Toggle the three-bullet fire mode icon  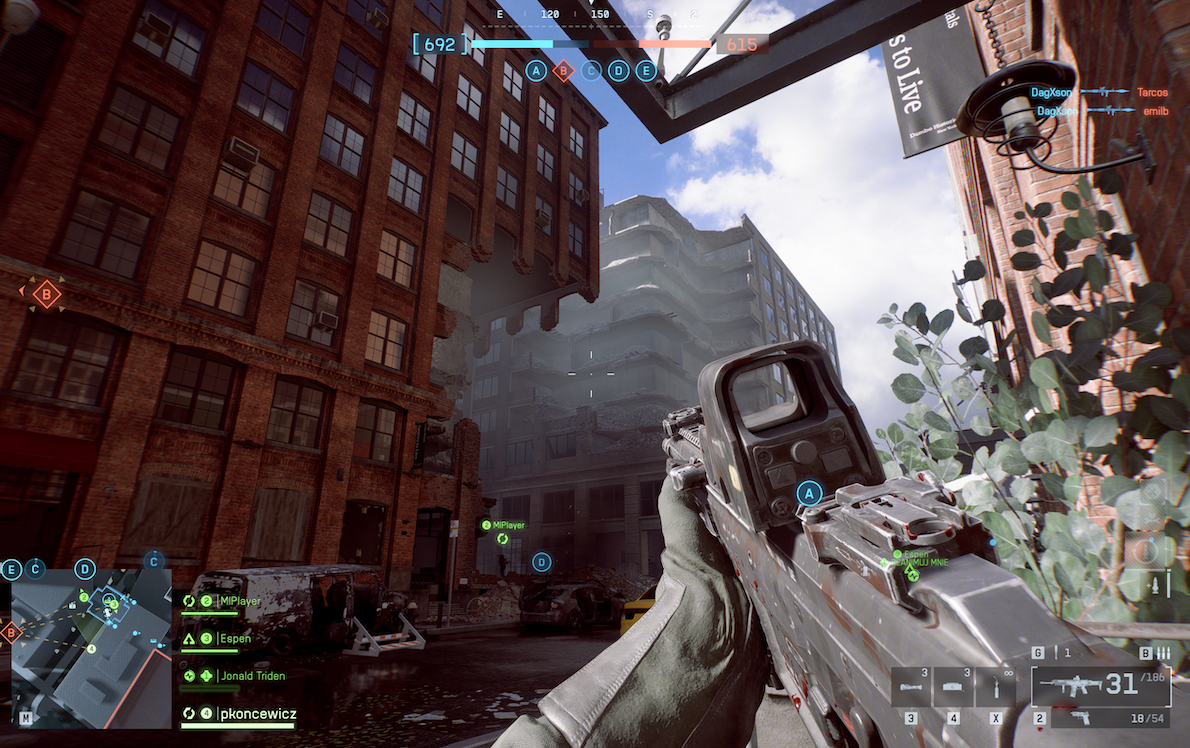click(x=1162, y=653)
